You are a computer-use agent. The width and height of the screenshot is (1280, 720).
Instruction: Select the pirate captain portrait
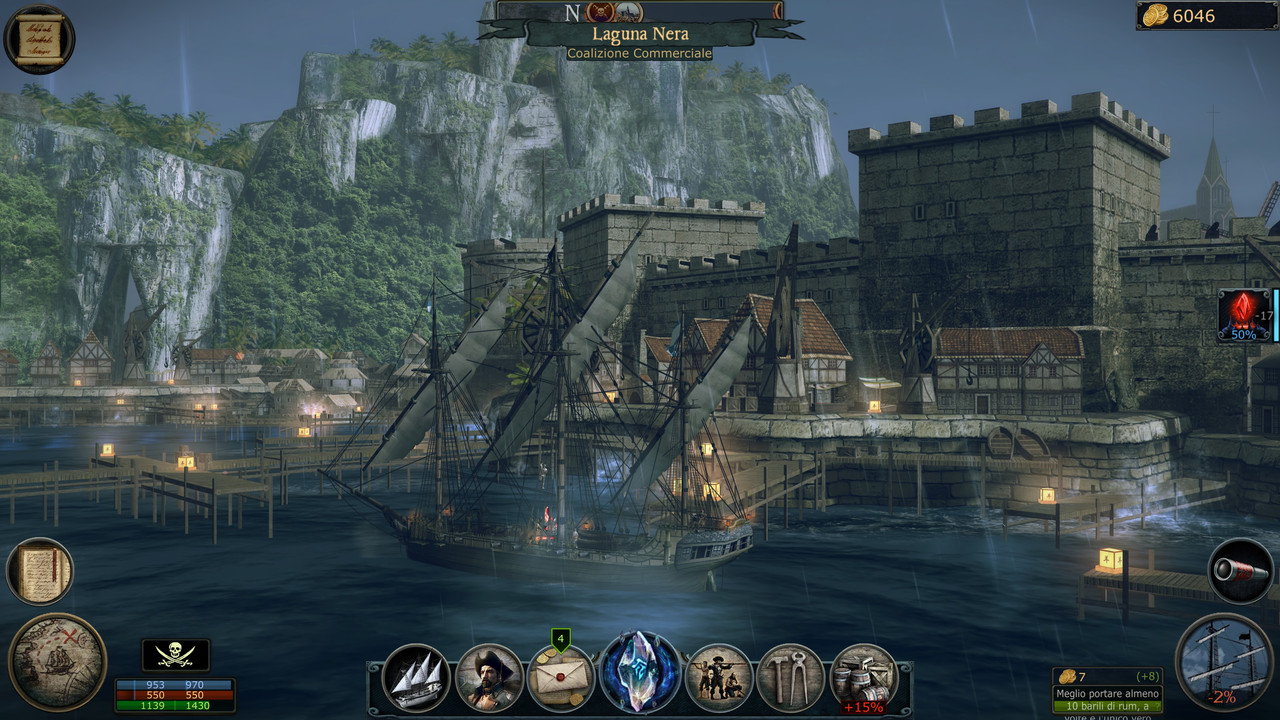click(x=489, y=677)
